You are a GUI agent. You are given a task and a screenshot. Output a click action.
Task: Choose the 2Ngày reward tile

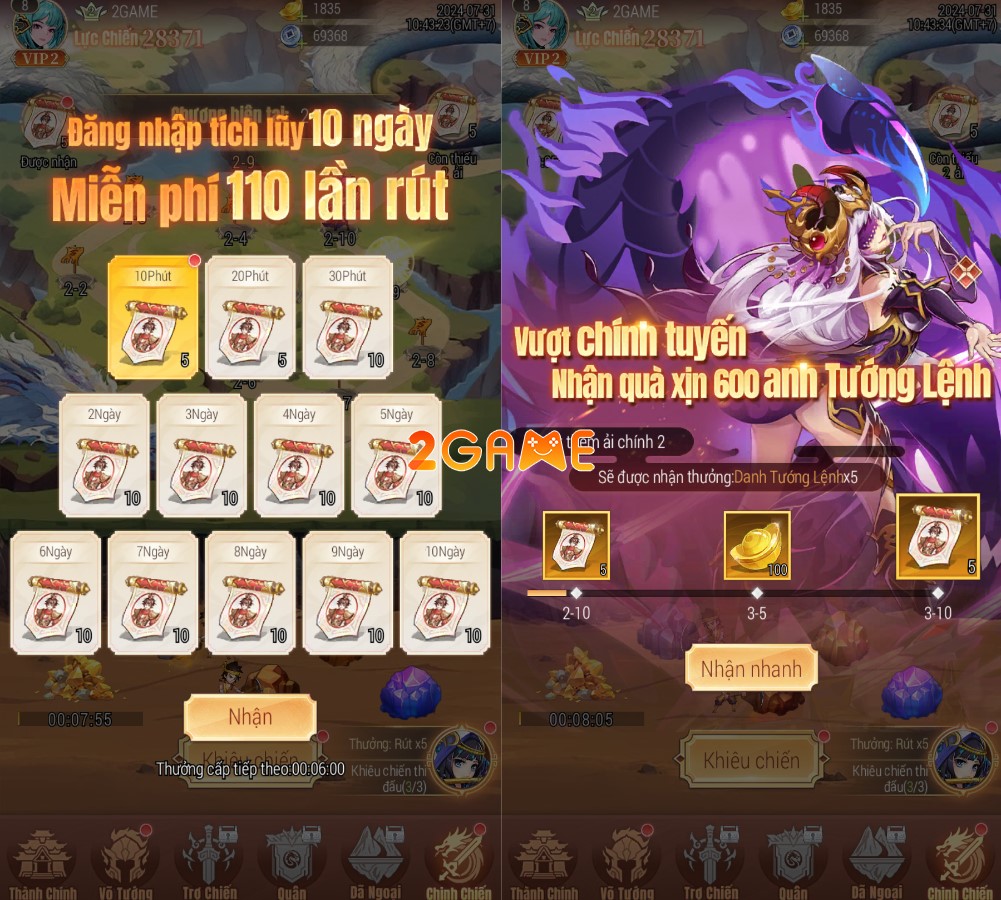tap(104, 456)
